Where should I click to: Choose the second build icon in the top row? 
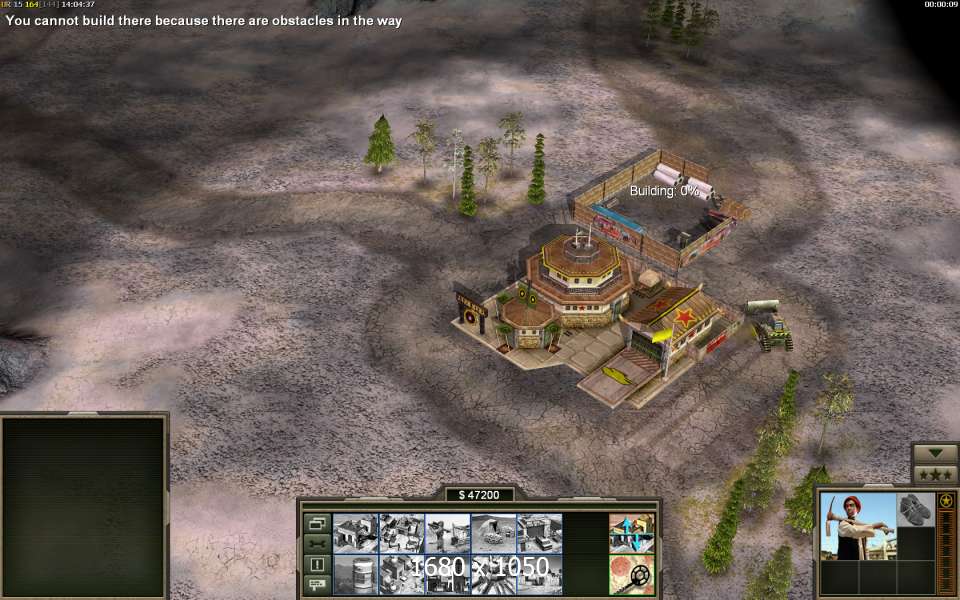tap(401, 533)
